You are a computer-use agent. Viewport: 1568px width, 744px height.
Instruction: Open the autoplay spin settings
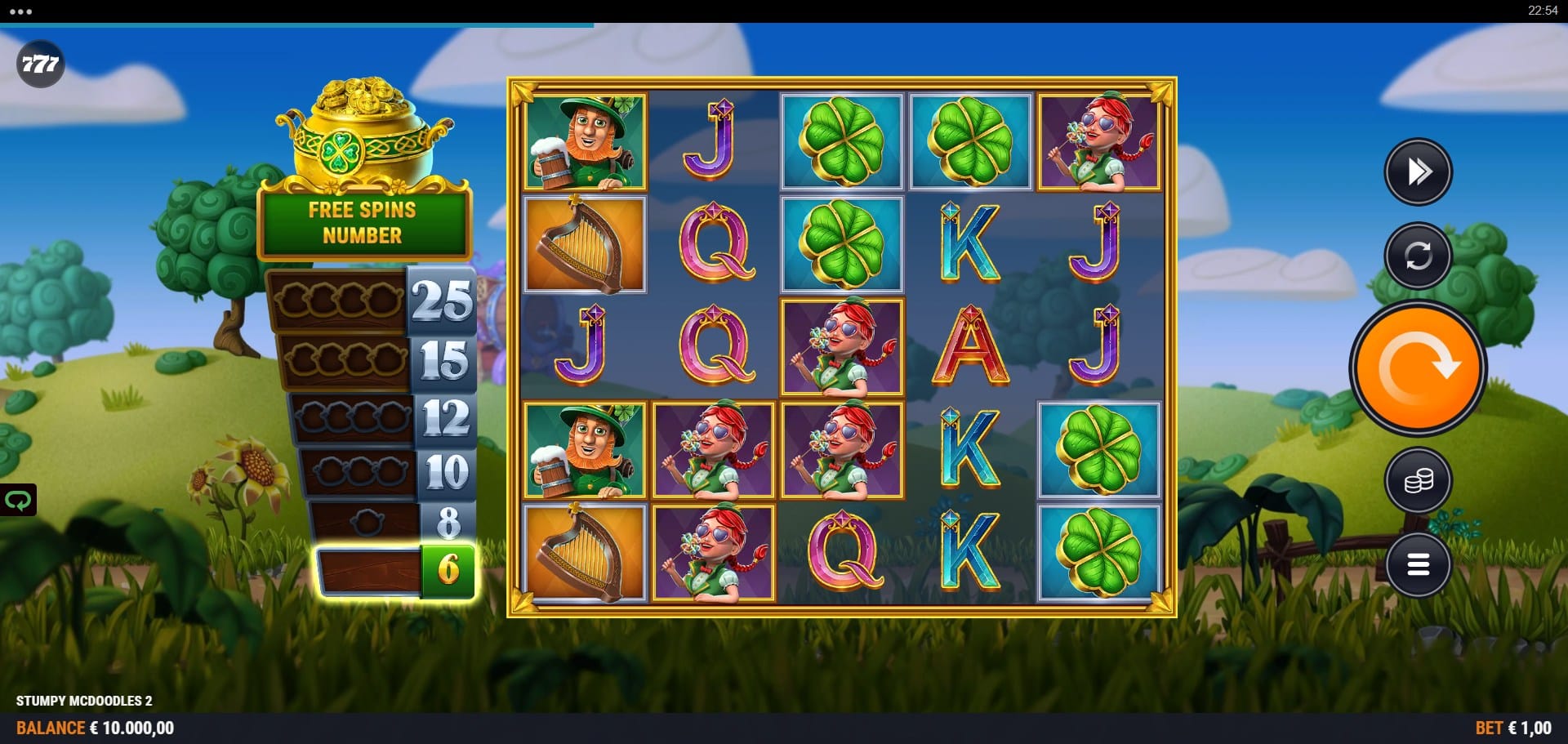pyautogui.click(x=1418, y=256)
